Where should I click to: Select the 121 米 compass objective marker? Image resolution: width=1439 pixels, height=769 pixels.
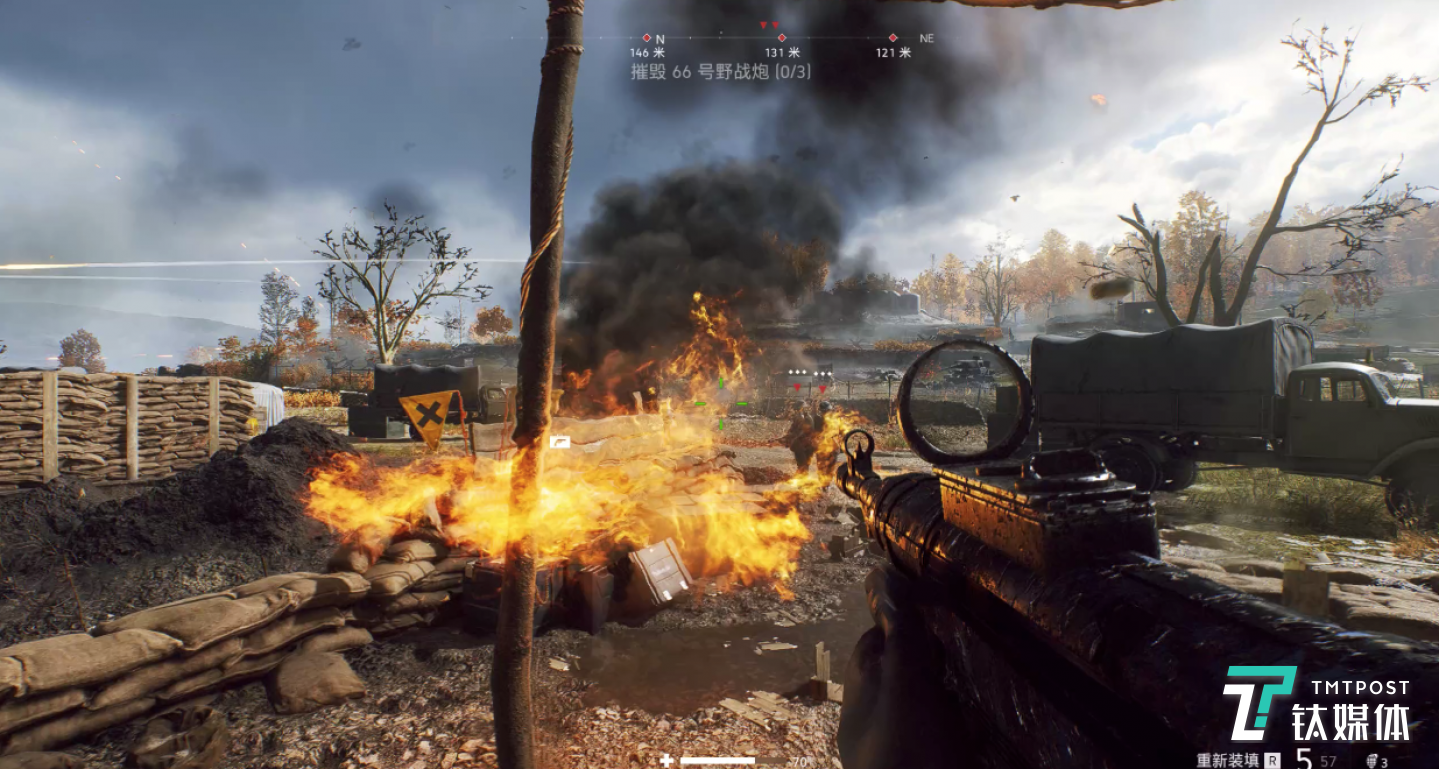tap(893, 38)
